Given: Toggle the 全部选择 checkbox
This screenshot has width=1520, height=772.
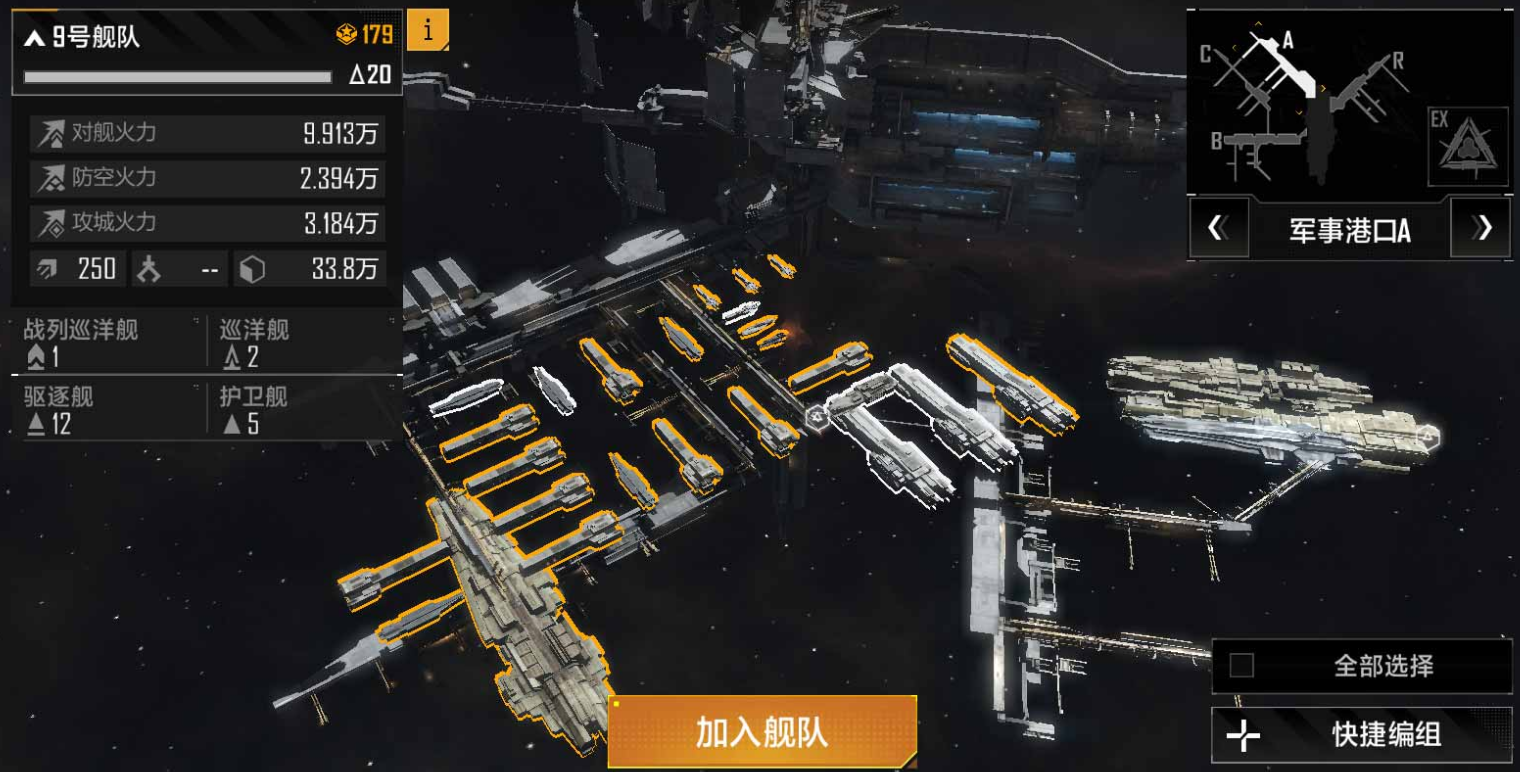Looking at the screenshot, I should 1242,666.
